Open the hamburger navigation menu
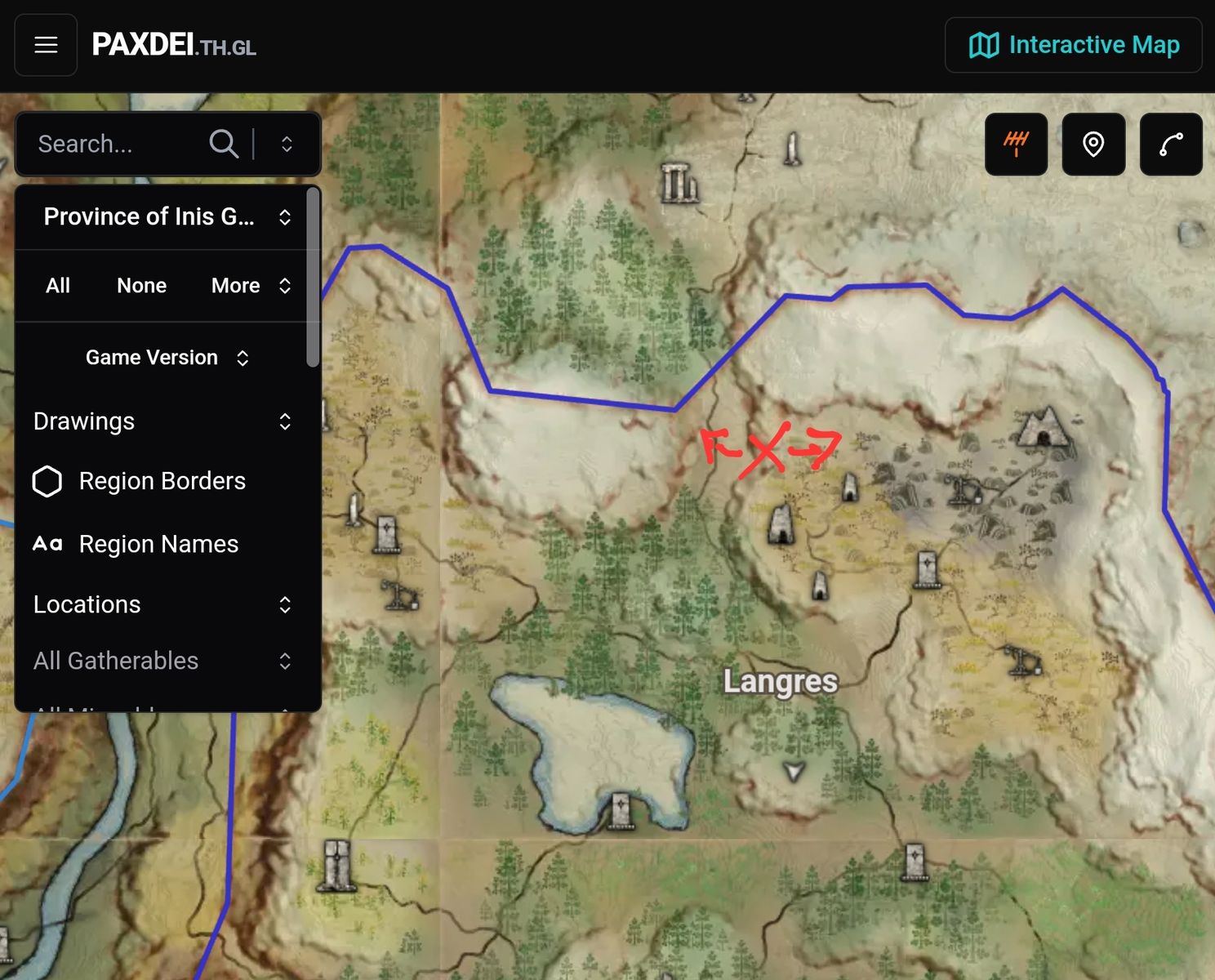This screenshot has width=1215, height=980. pyautogui.click(x=46, y=45)
